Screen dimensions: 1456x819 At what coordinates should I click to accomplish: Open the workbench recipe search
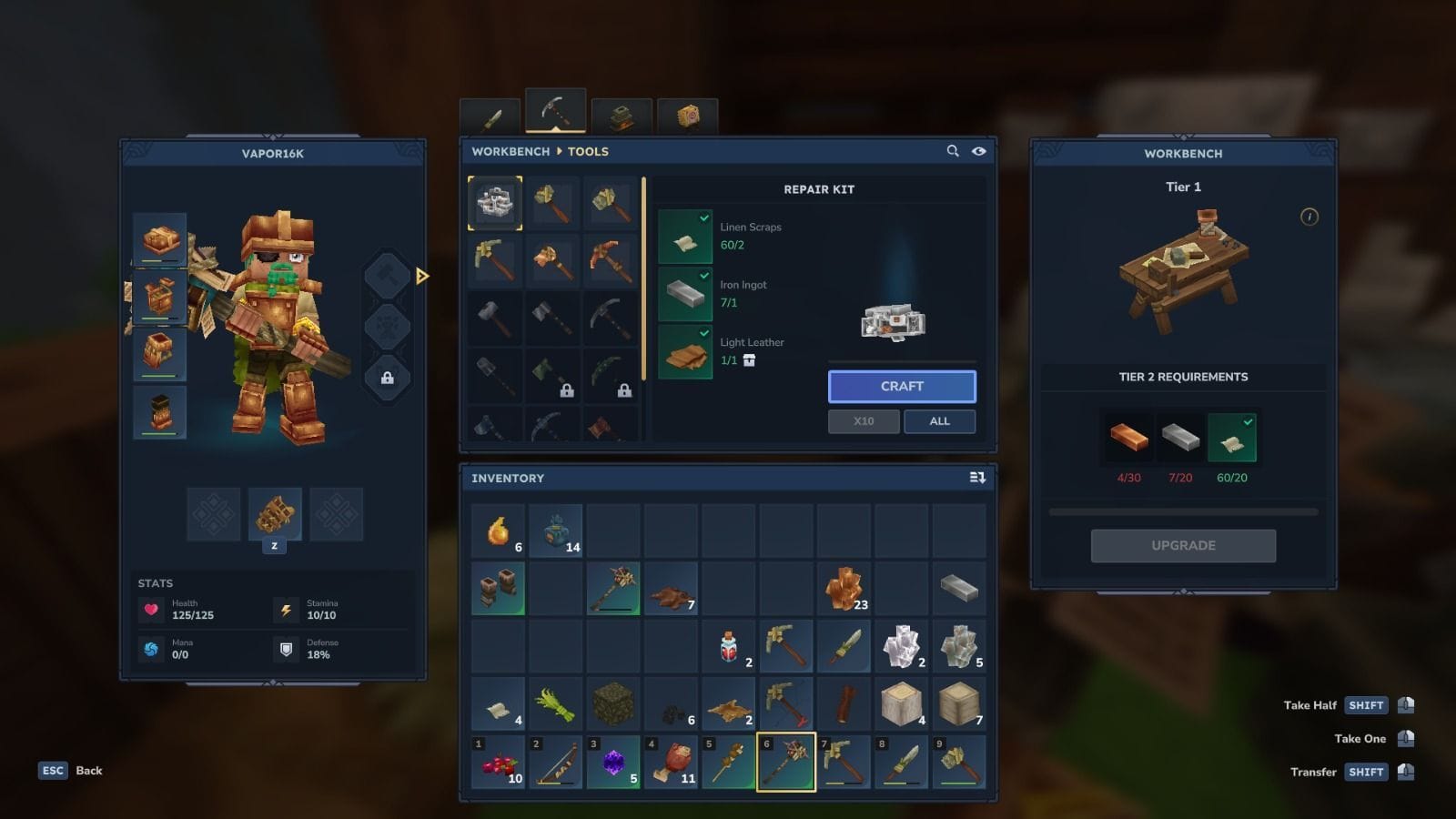(x=953, y=151)
